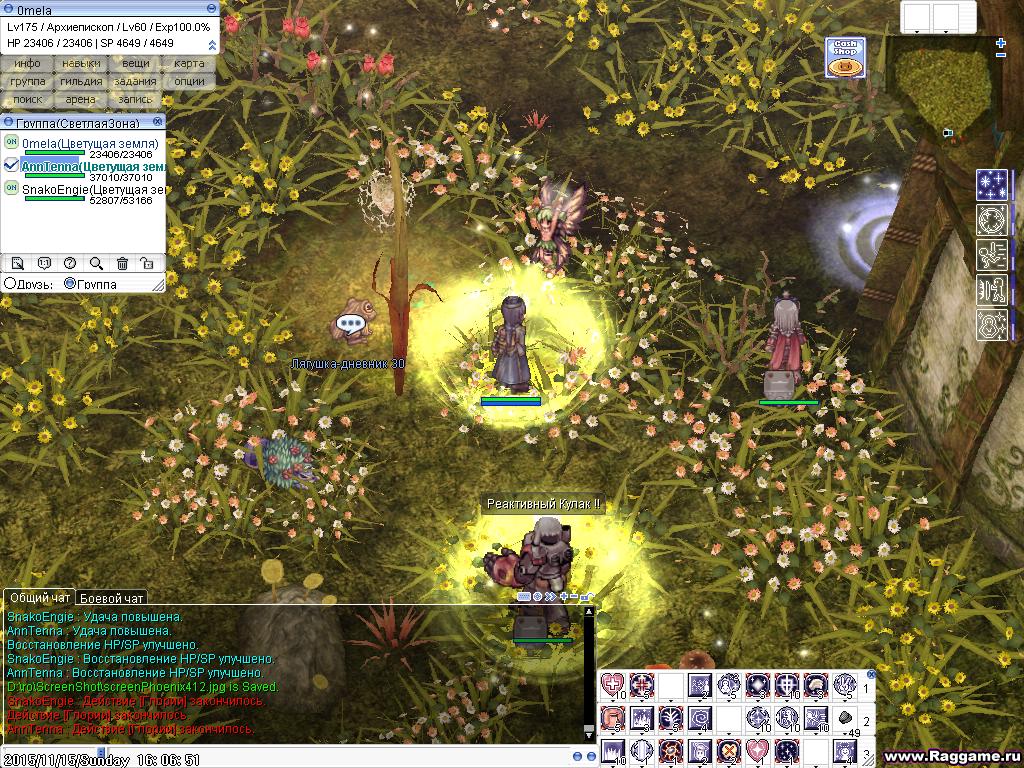Open the арена button
1024x768 pixels.
click(81, 99)
